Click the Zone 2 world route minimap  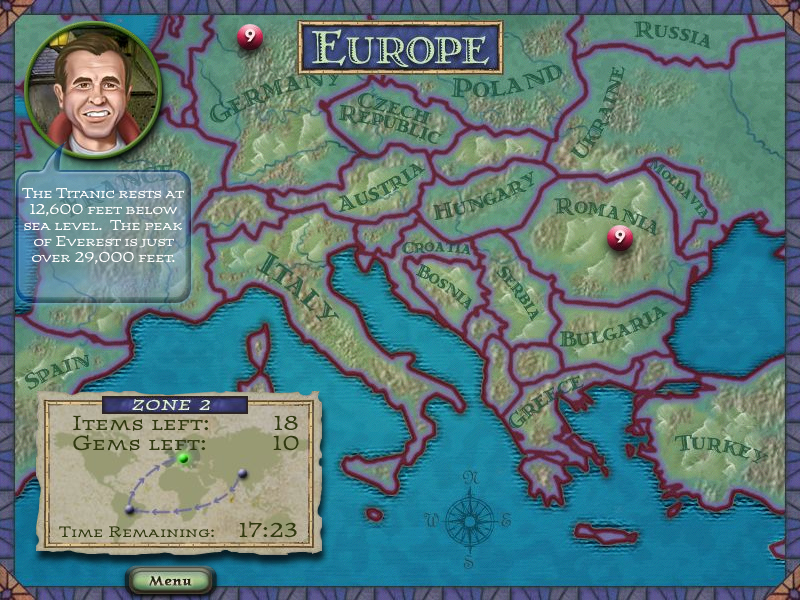pos(180,482)
